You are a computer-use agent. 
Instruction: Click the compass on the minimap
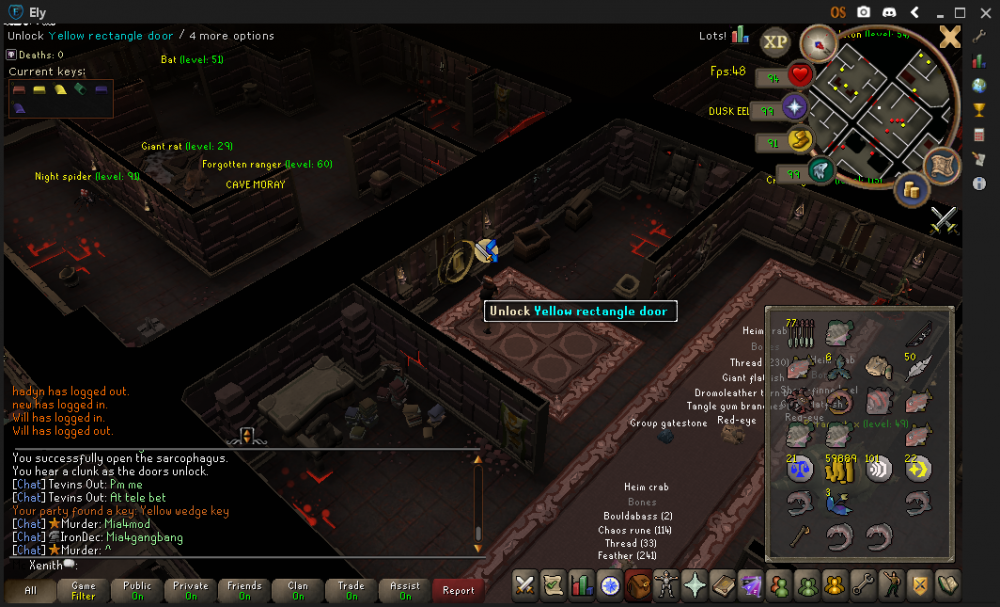[818, 43]
